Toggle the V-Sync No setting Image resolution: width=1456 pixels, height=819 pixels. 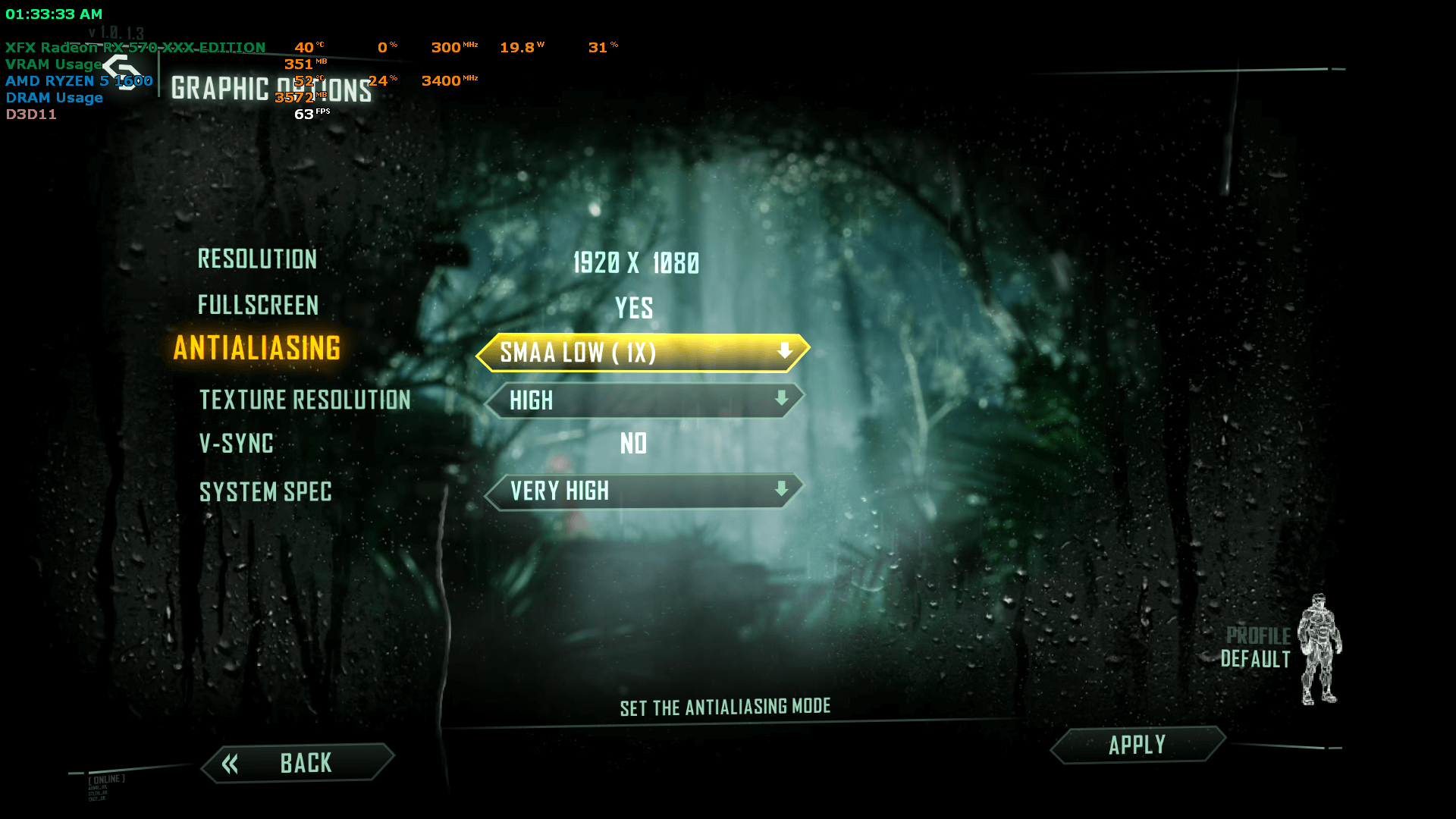pos(634,444)
